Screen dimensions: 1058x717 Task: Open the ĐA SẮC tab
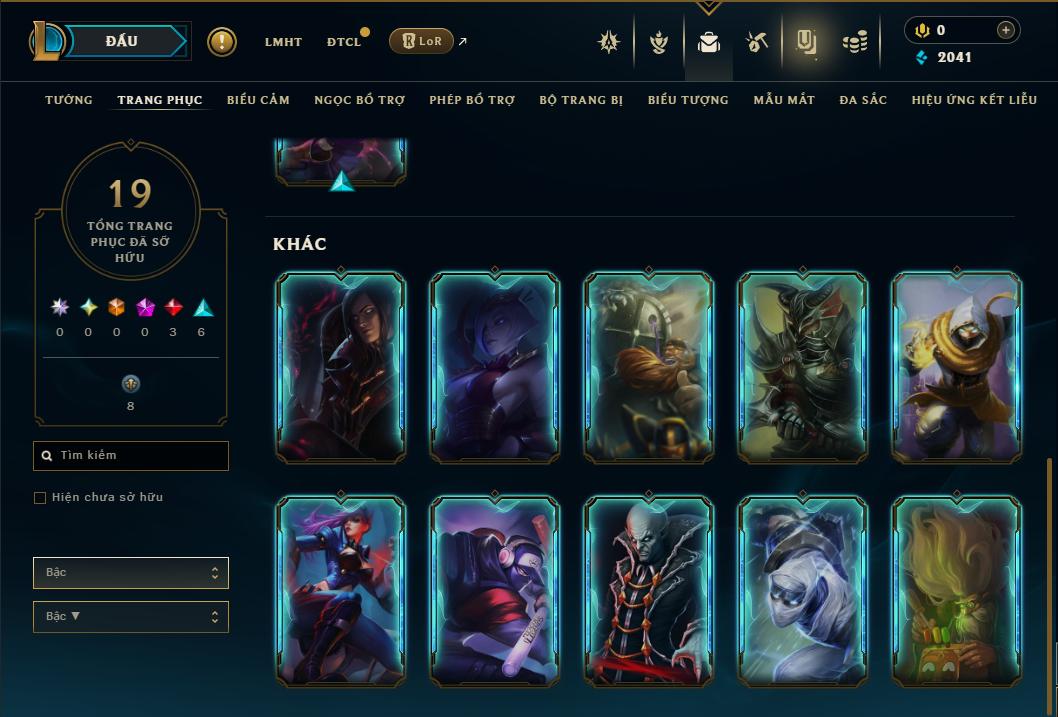click(x=863, y=100)
